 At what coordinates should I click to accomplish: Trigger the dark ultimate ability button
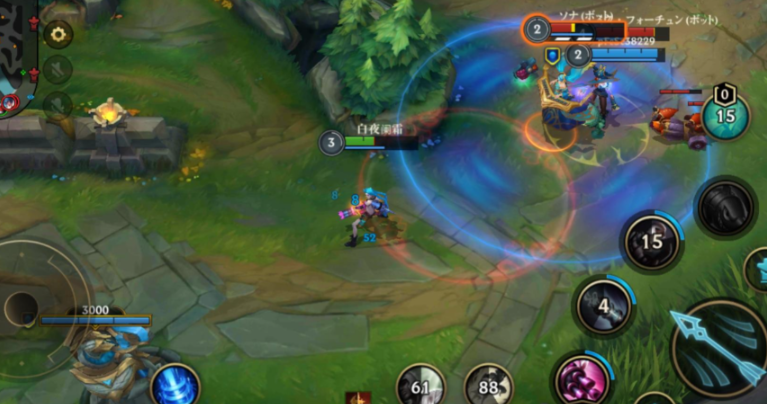point(726,207)
